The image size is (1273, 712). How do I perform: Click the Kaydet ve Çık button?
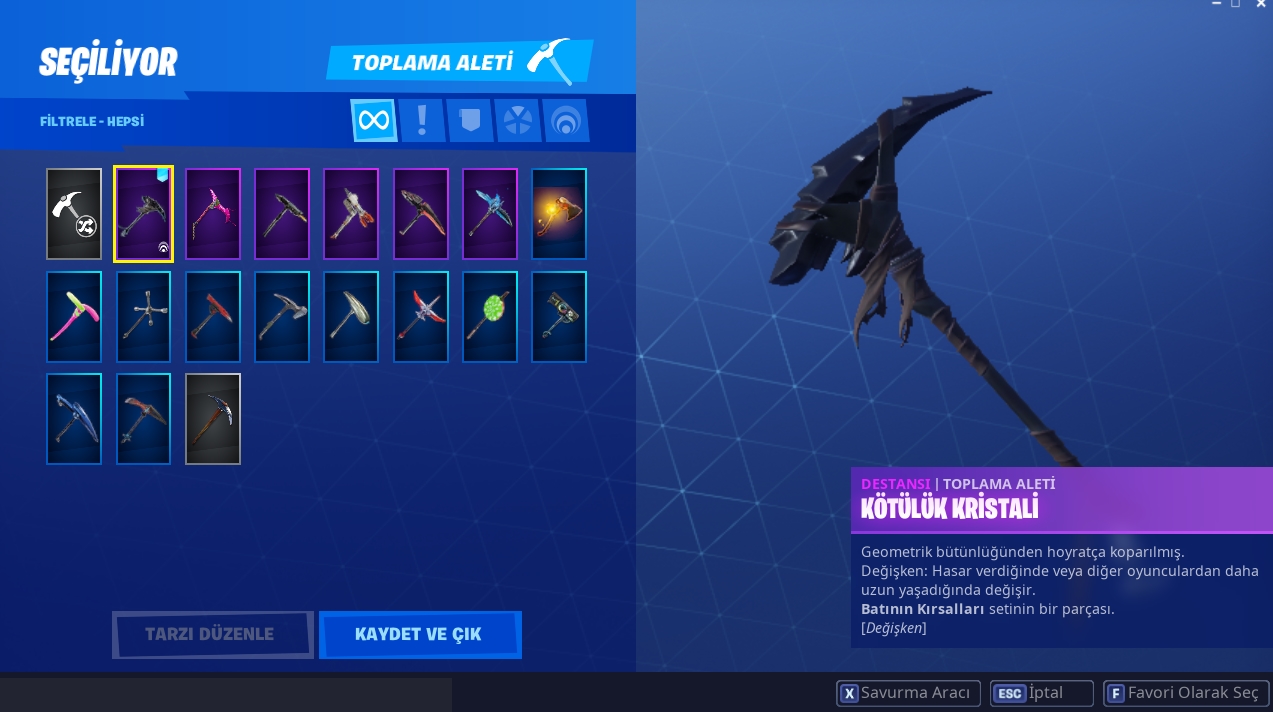(x=419, y=634)
